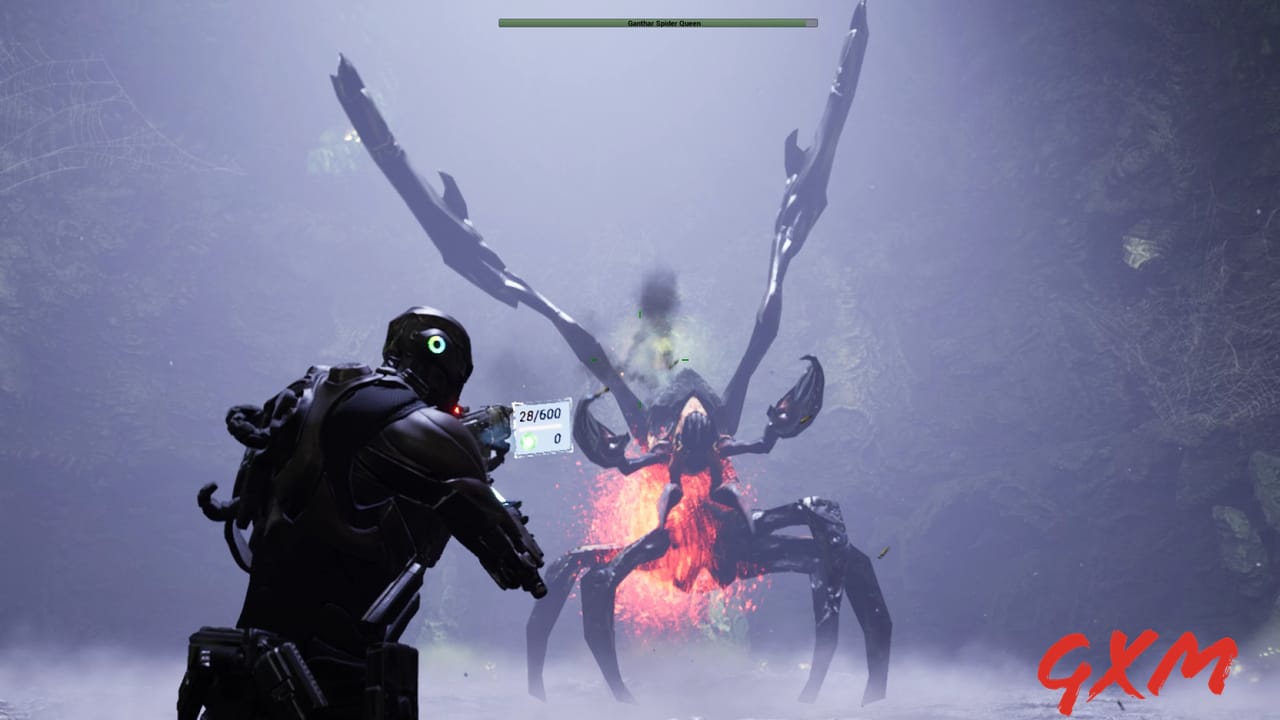Toggle the lower green marker near the spider's mandibles
Viewport: 1280px width, 720px height.
tap(639, 404)
